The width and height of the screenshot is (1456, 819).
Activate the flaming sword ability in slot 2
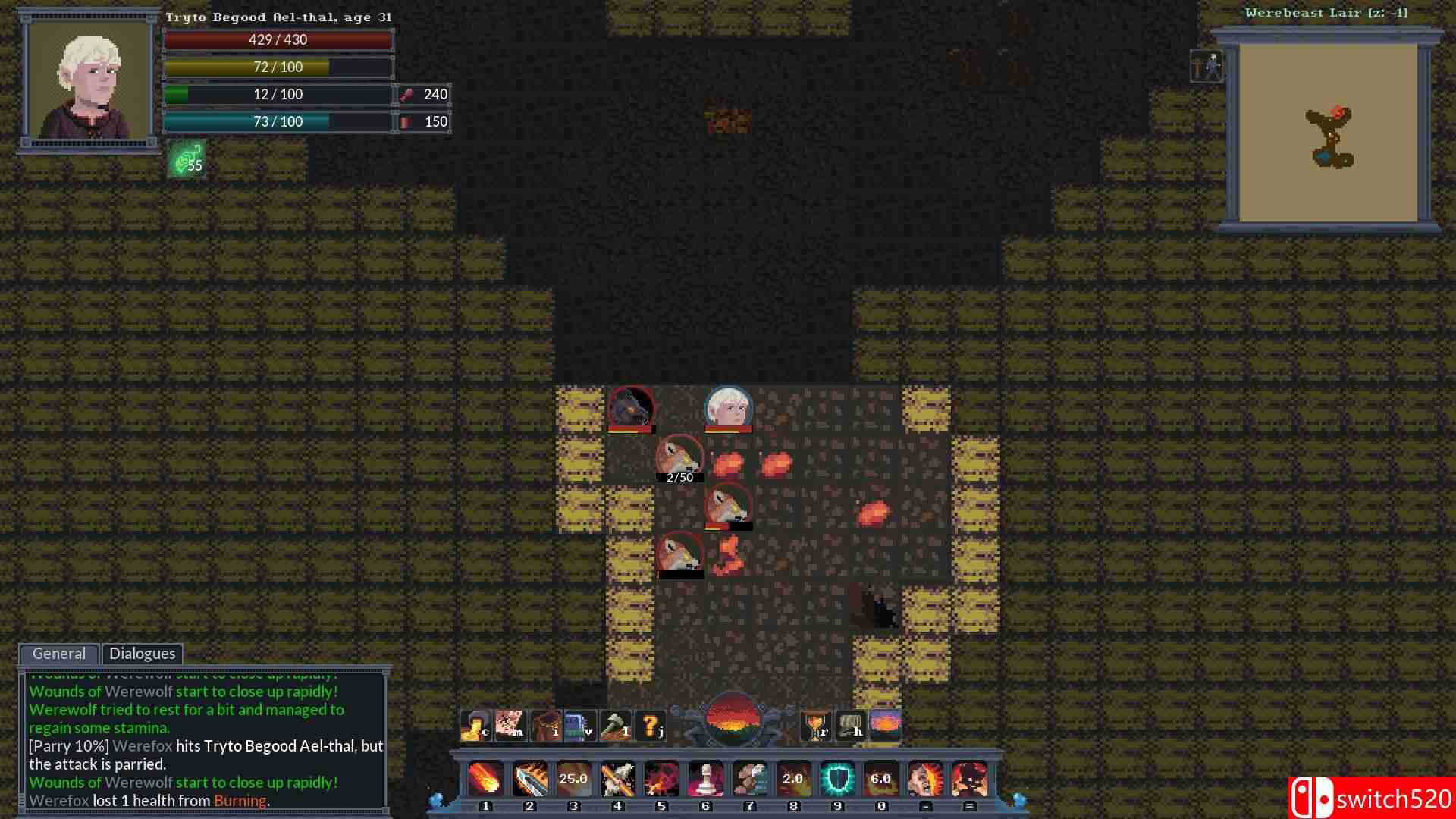coord(529,779)
